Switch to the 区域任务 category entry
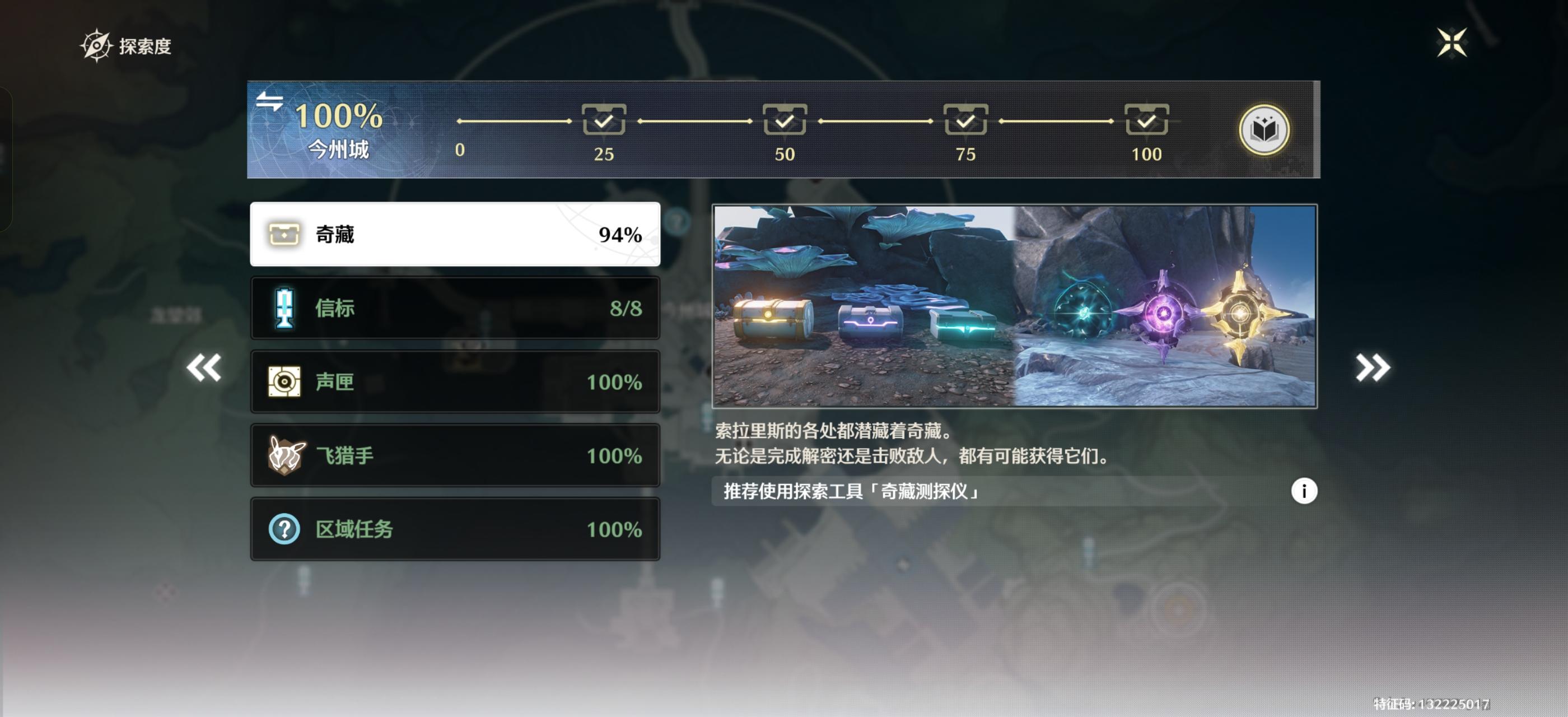Screen dimensions: 1568x717 [455, 529]
